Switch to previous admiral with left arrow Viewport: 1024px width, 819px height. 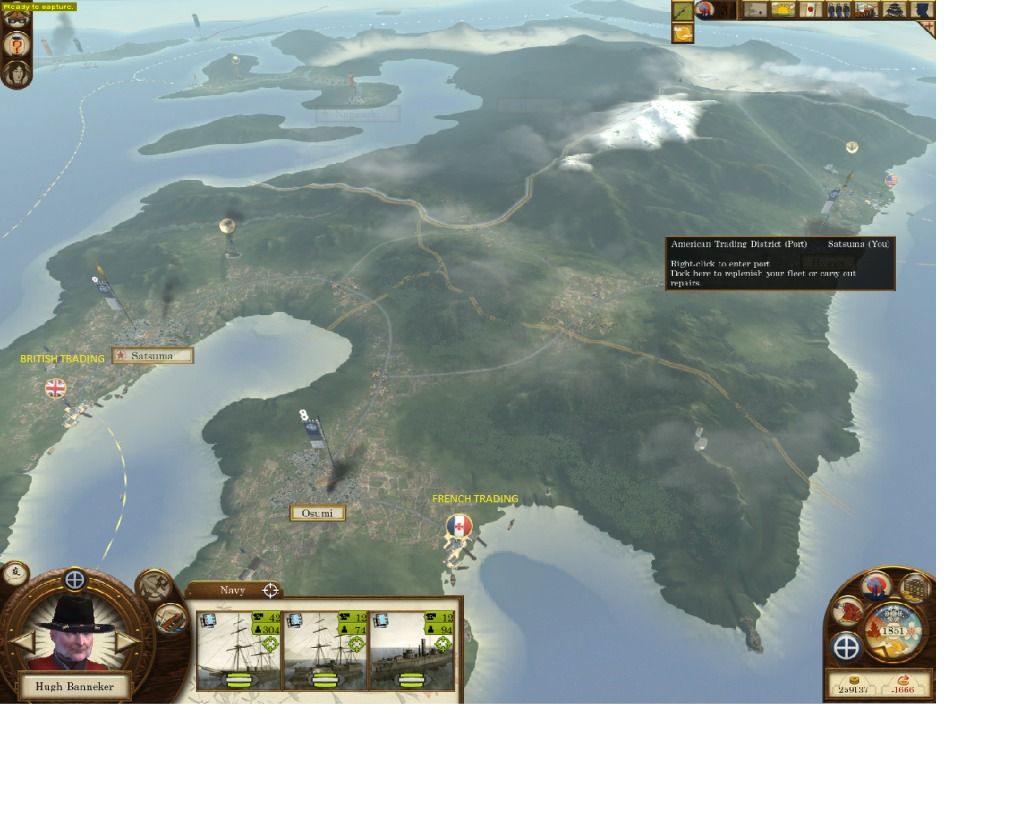coord(22,642)
